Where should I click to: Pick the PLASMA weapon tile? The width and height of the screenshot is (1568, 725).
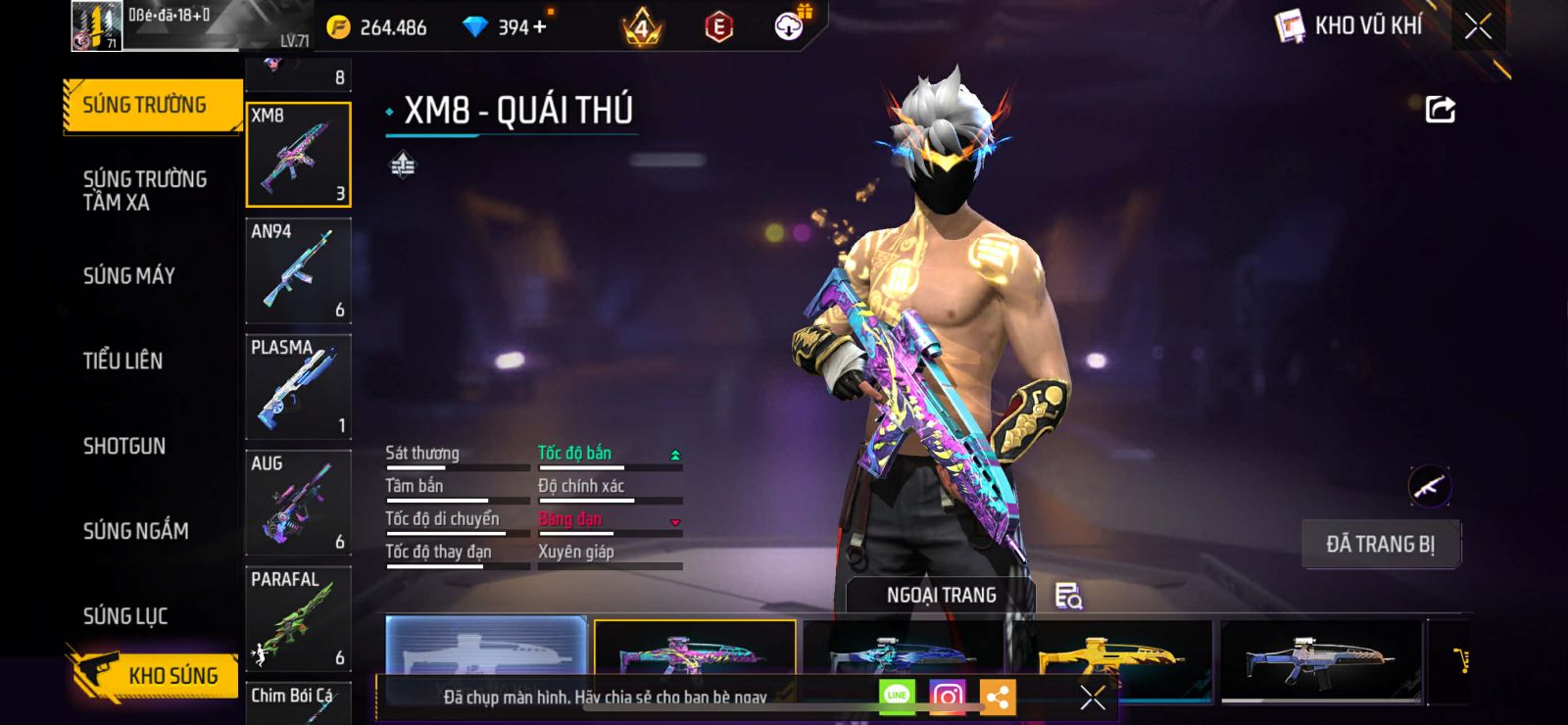[298, 386]
